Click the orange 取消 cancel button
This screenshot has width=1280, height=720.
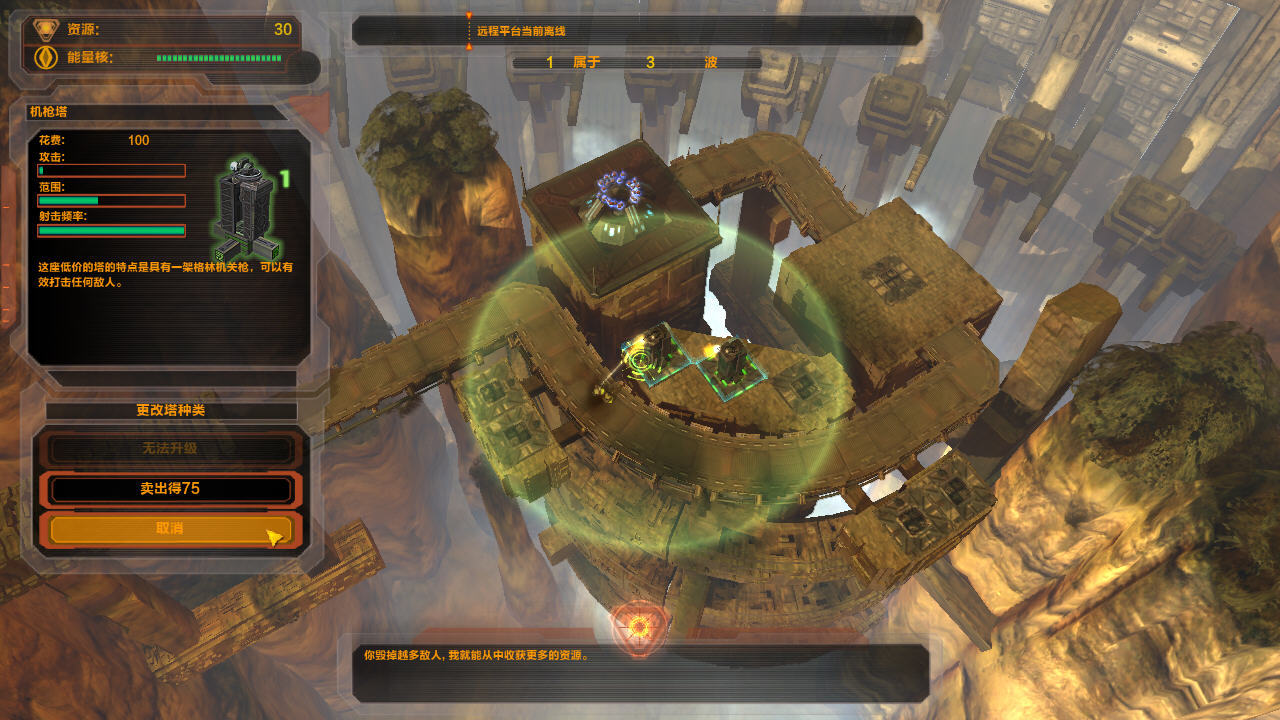pos(170,528)
